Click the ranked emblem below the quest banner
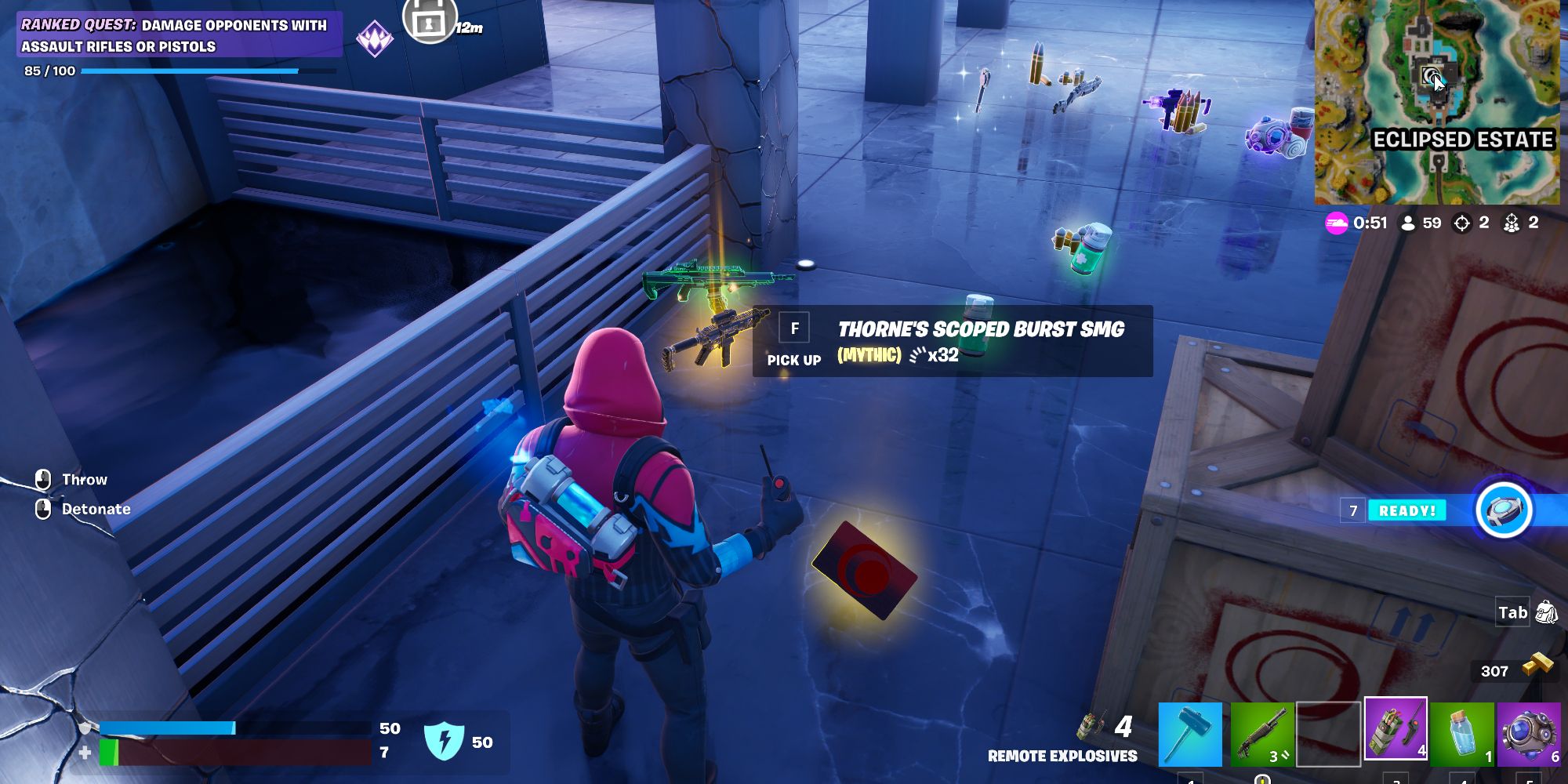Image resolution: width=1568 pixels, height=784 pixels. (377, 38)
